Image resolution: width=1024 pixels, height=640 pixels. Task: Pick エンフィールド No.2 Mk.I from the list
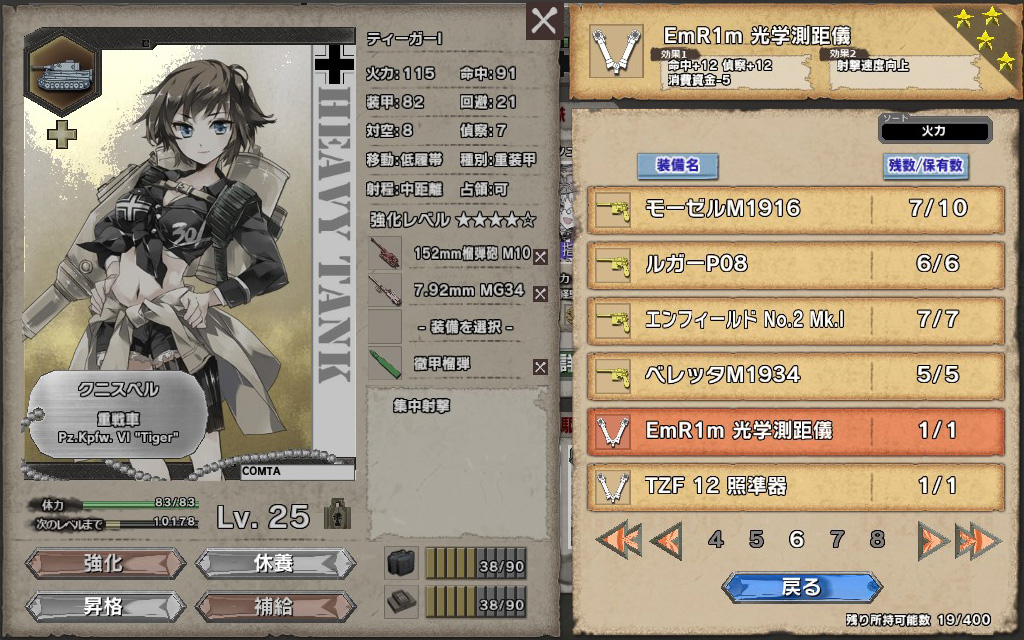pos(795,320)
